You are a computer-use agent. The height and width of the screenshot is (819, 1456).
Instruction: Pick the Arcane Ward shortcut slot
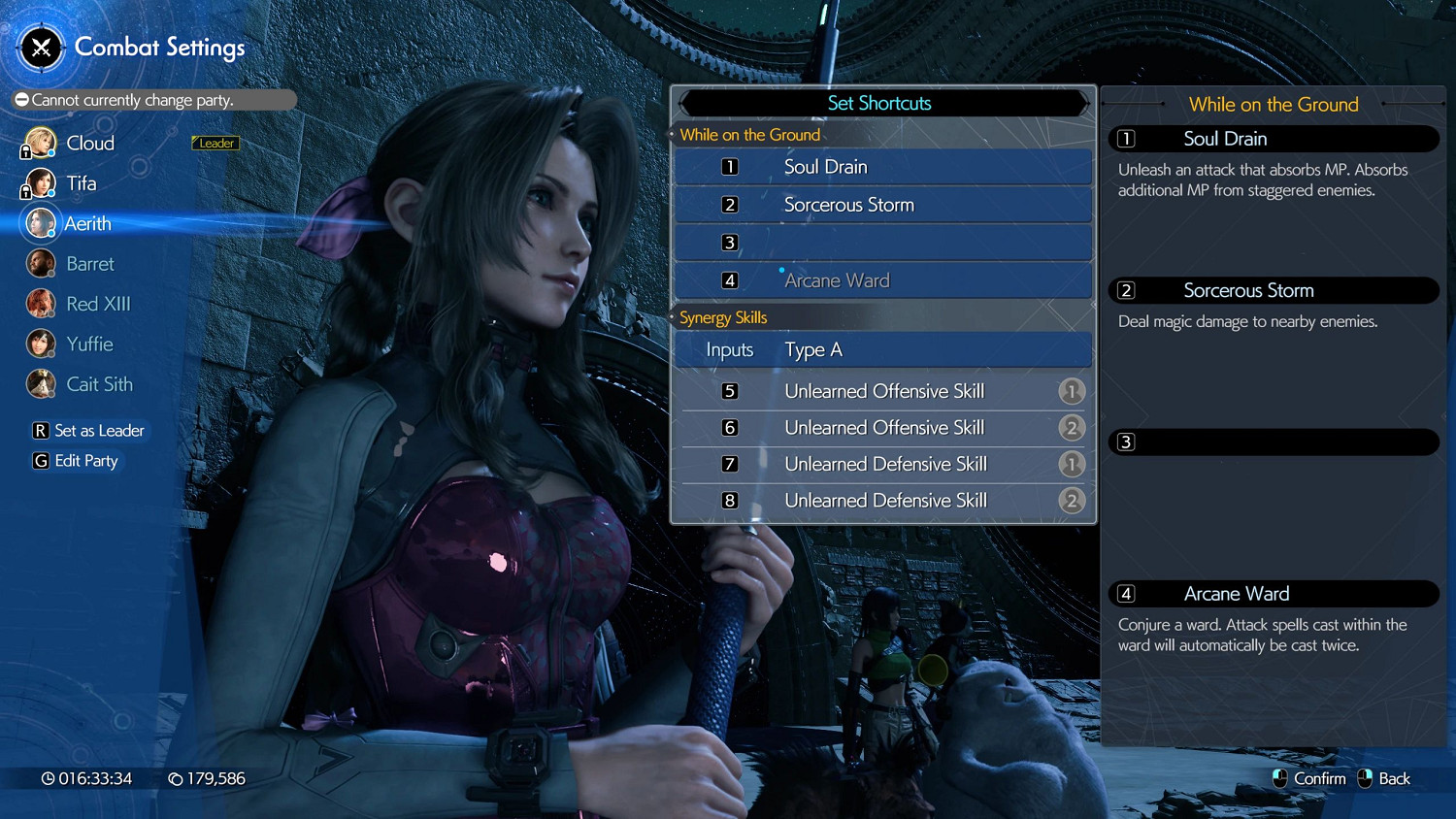882,280
